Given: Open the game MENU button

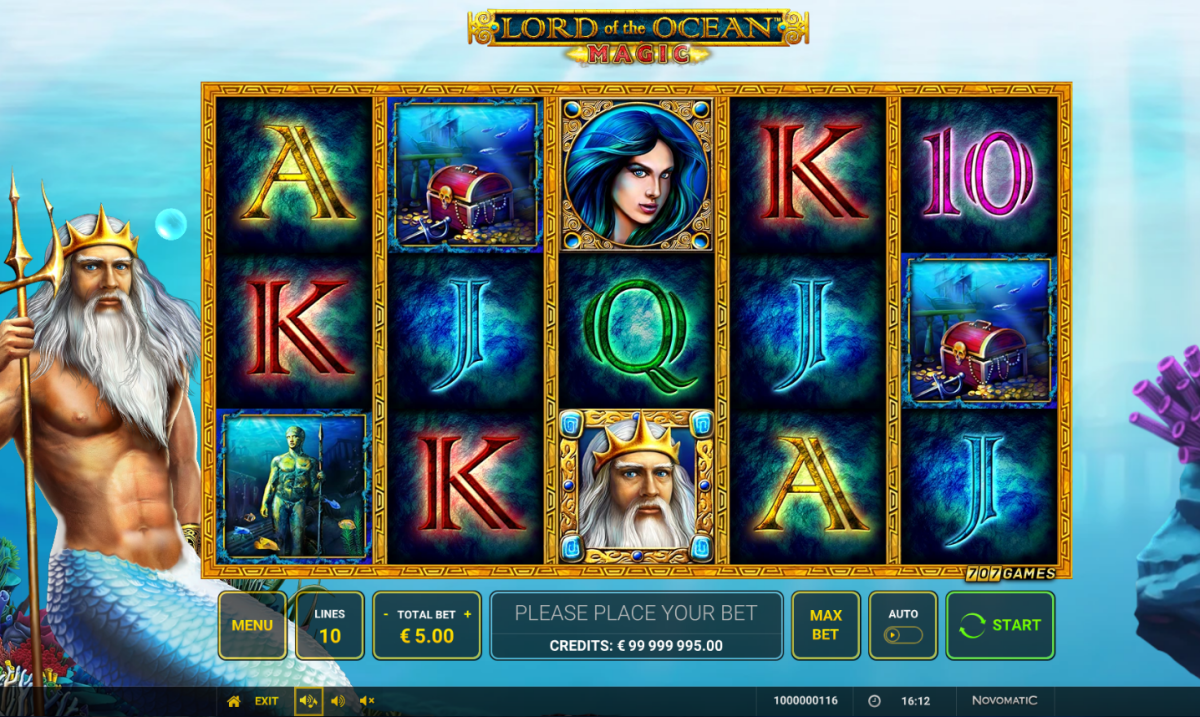Looking at the screenshot, I should [252, 625].
